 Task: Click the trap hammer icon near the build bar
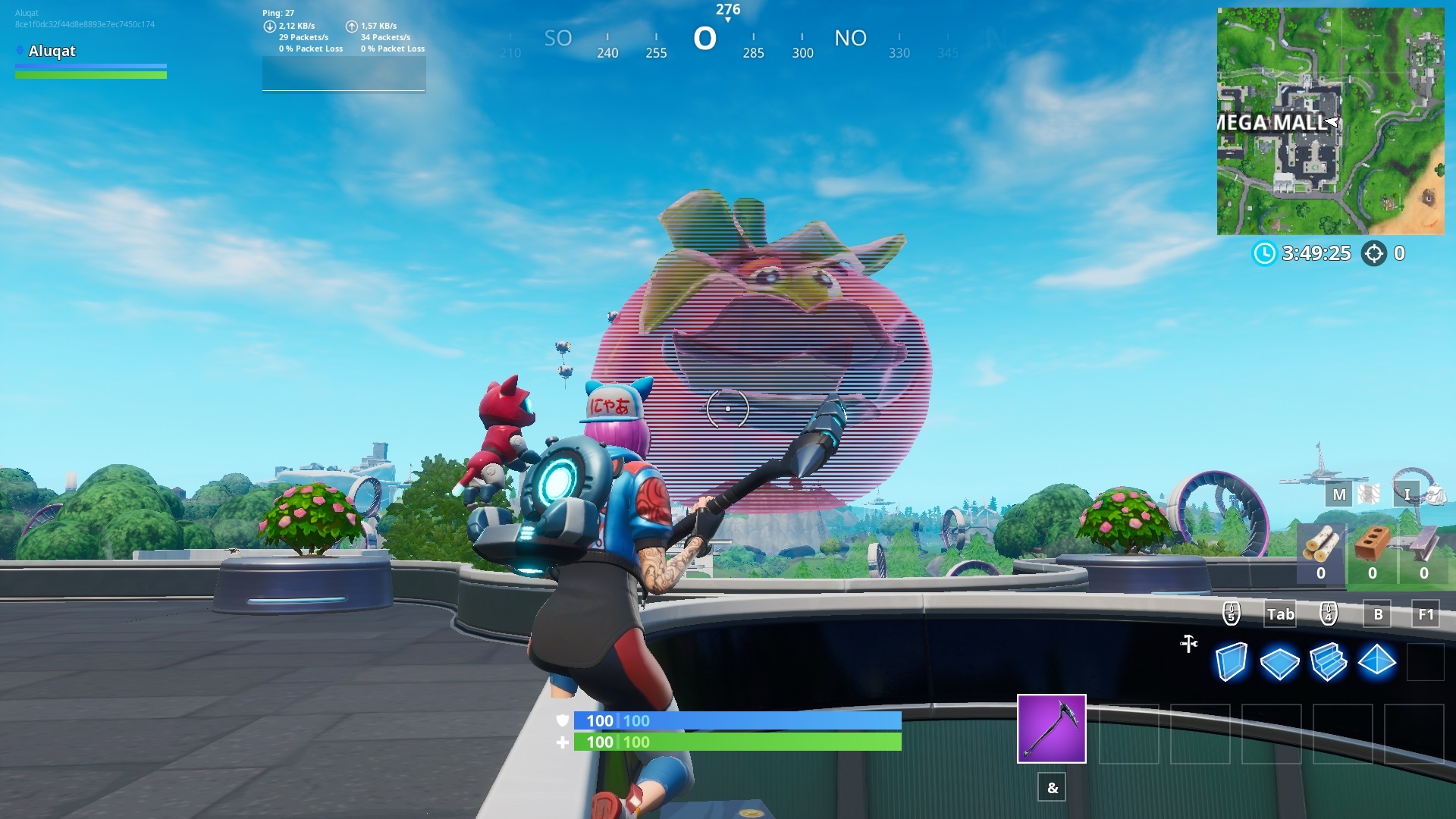(x=1188, y=645)
